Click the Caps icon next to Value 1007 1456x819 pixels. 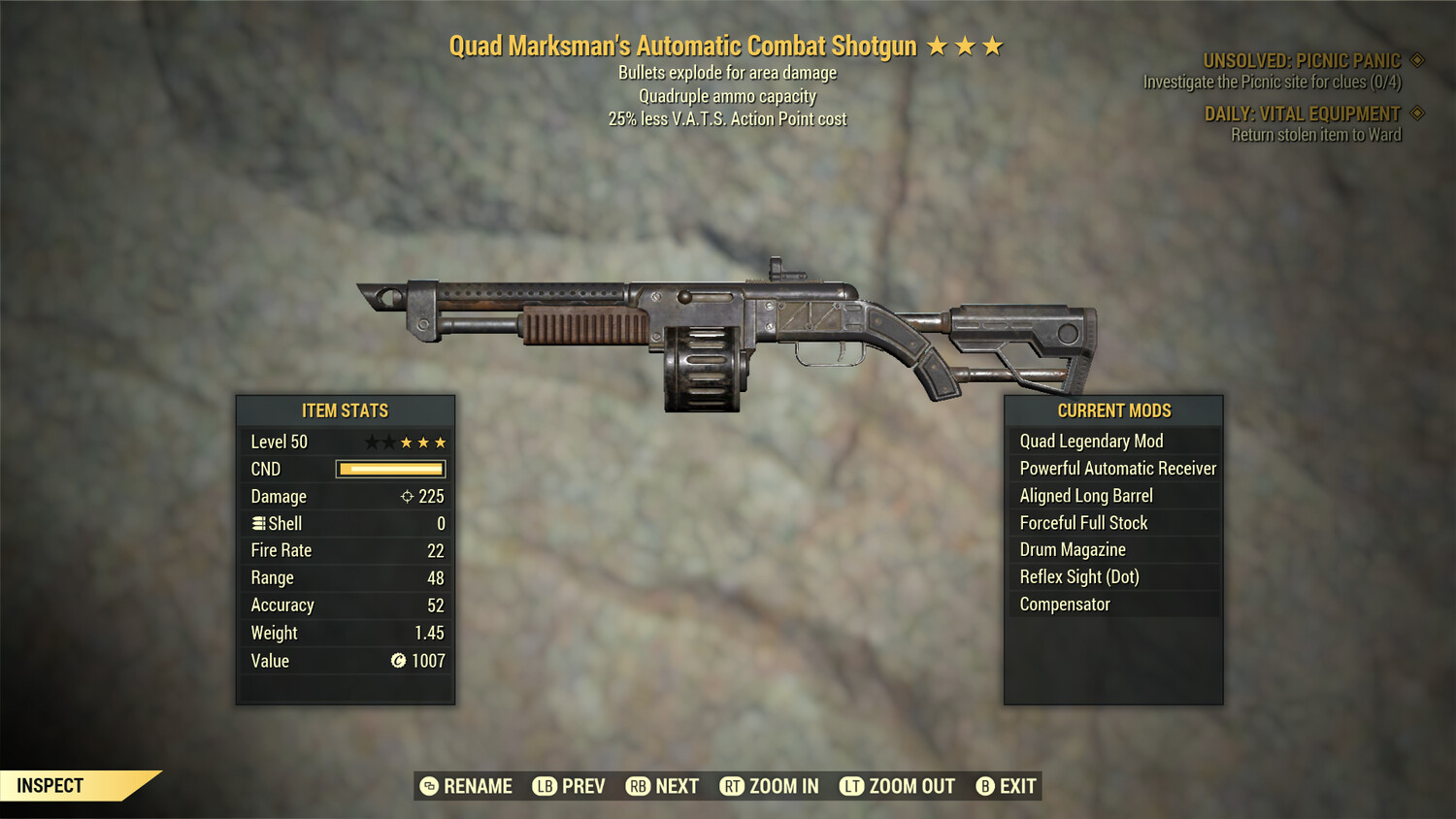coord(397,661)
